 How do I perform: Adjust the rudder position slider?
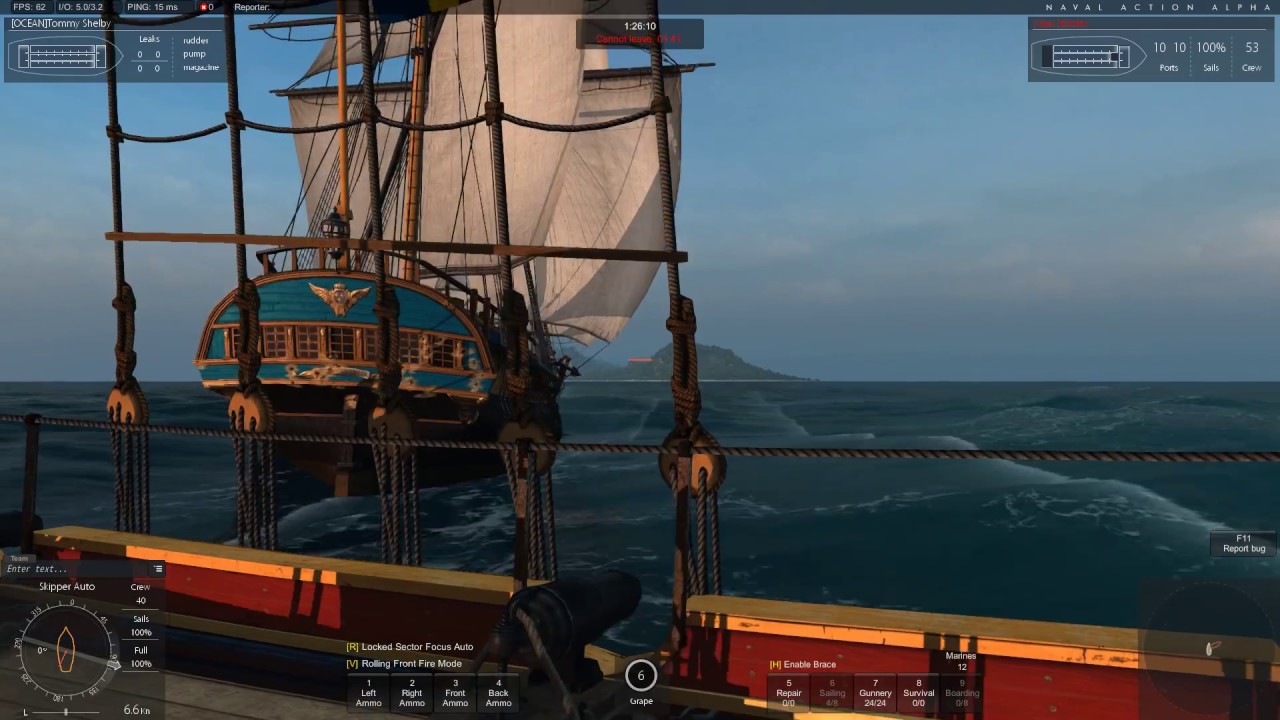click(x=66, y=711)
